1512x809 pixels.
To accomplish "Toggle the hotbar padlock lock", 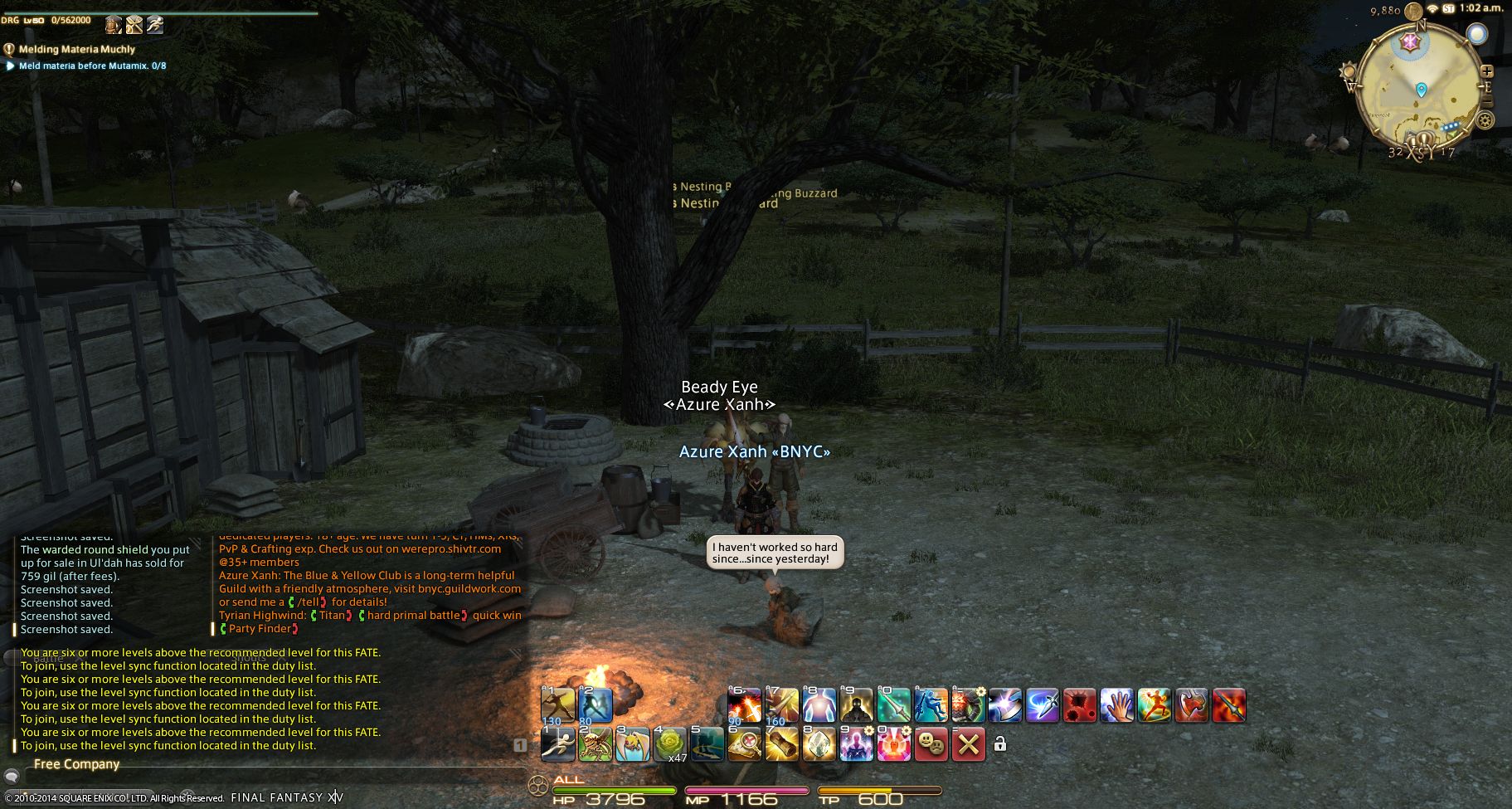I will click(x=1000, y=744).
